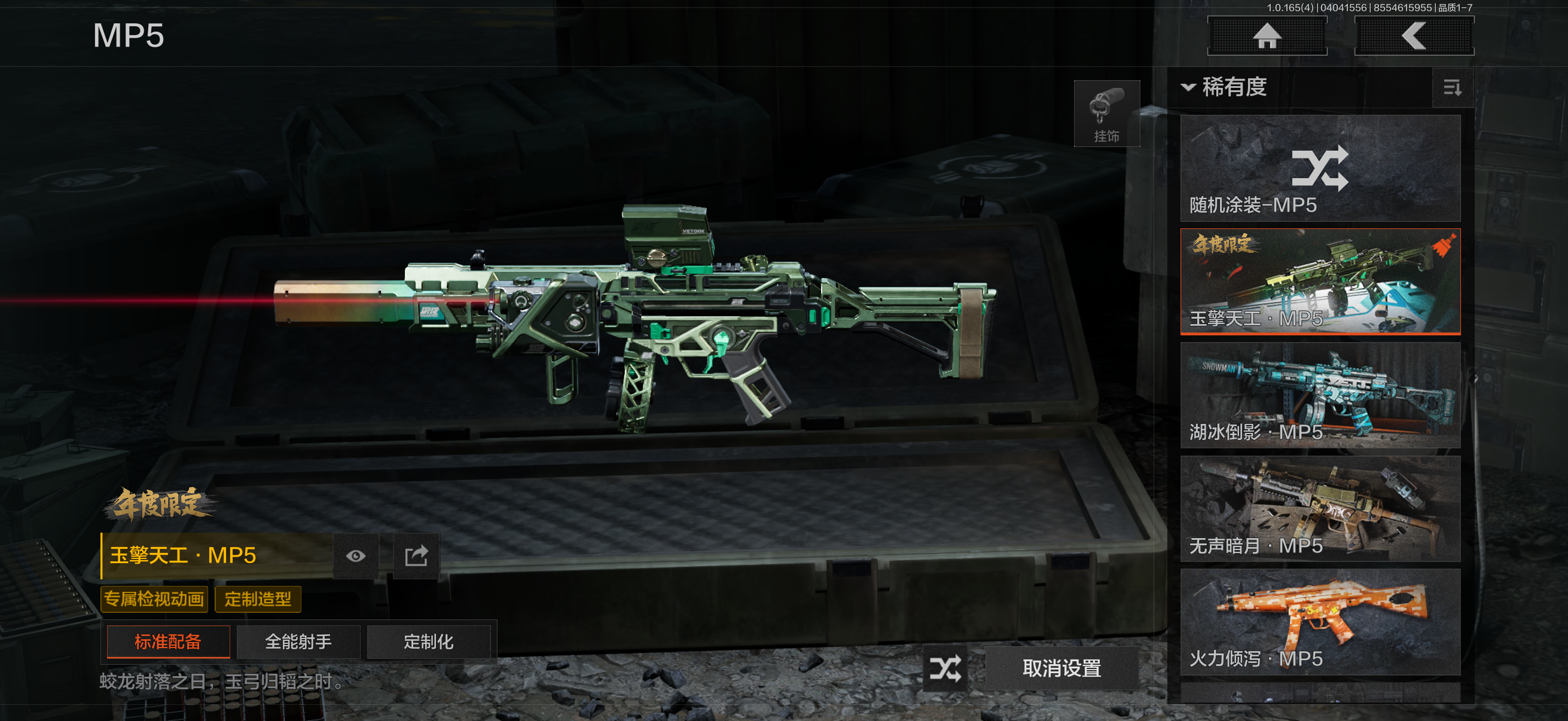Choose the orange 火力倾泻 · MP5 skin
Viewport: 1568px width, 721px height.
1320,622
